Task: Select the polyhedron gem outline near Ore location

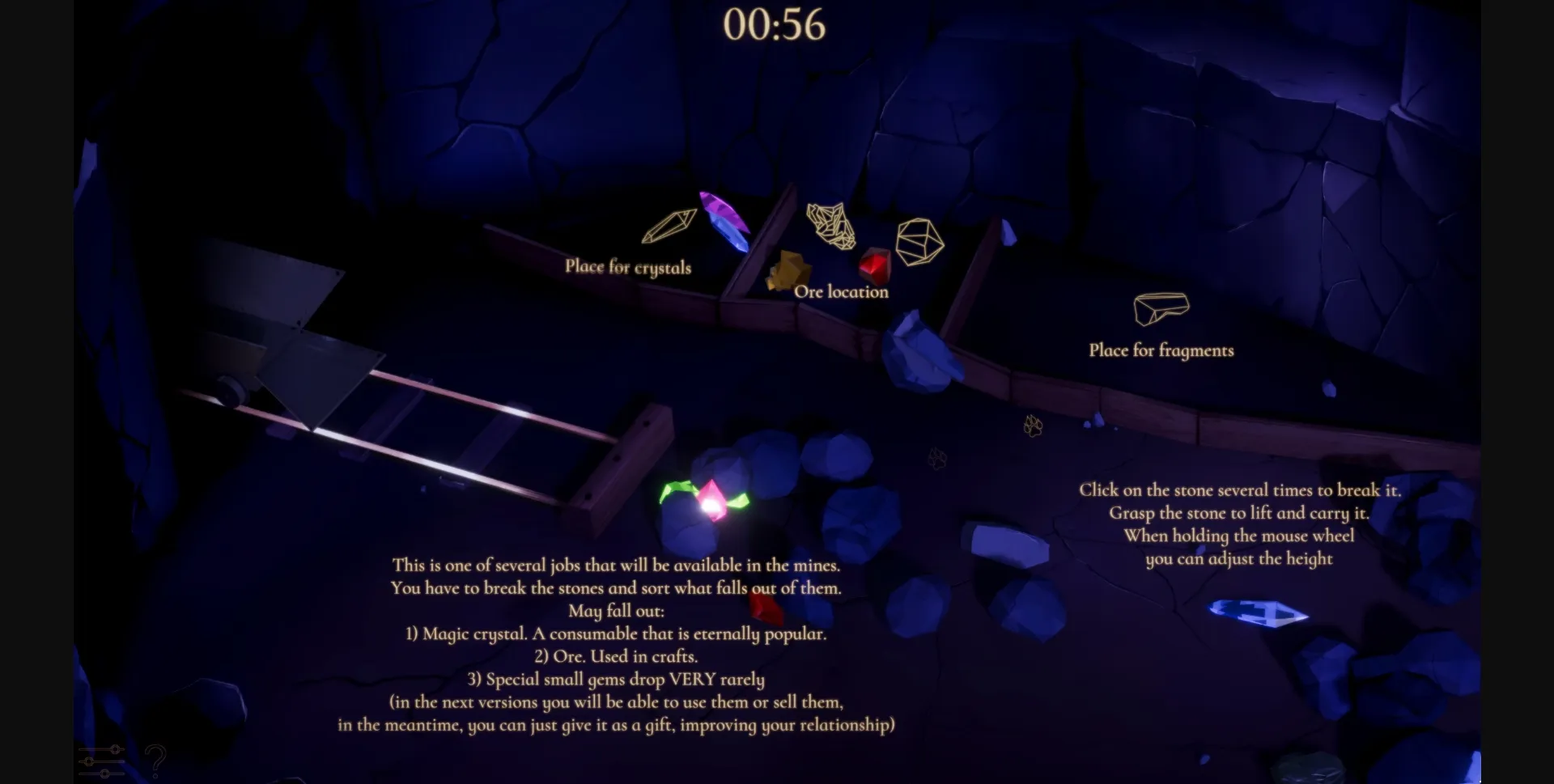Action: (919, 240)
